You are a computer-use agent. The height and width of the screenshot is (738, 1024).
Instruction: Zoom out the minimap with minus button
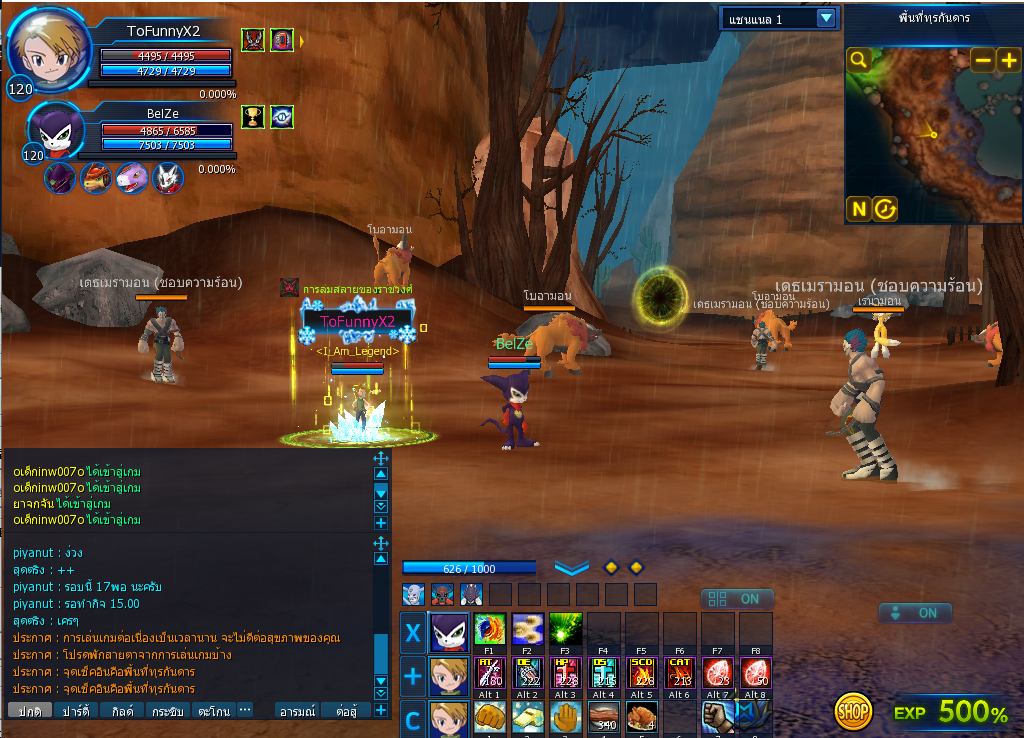[x=983, y=60]
